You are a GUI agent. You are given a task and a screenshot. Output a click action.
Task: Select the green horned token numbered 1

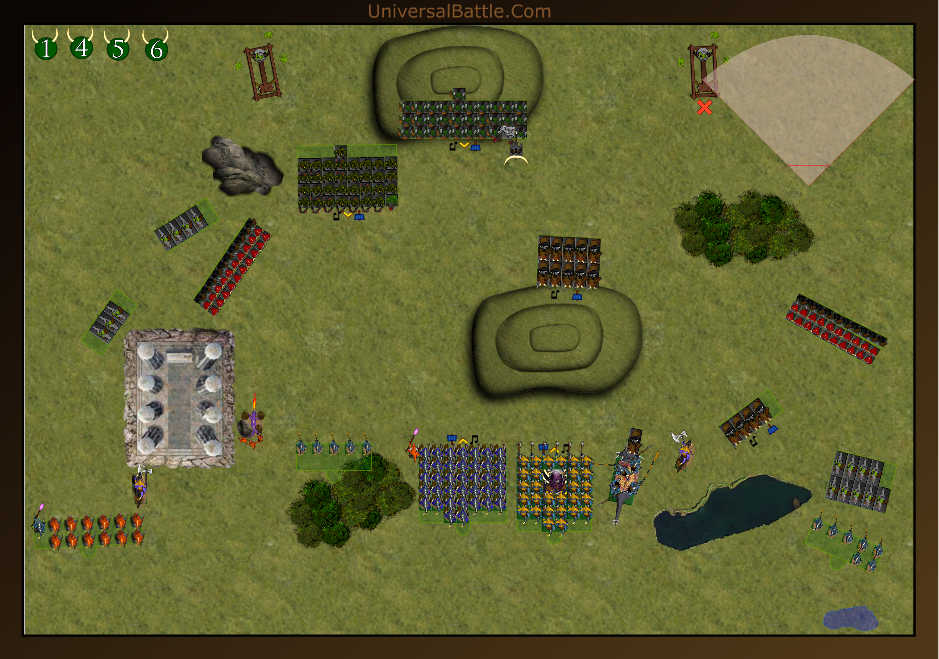point(45,47)
